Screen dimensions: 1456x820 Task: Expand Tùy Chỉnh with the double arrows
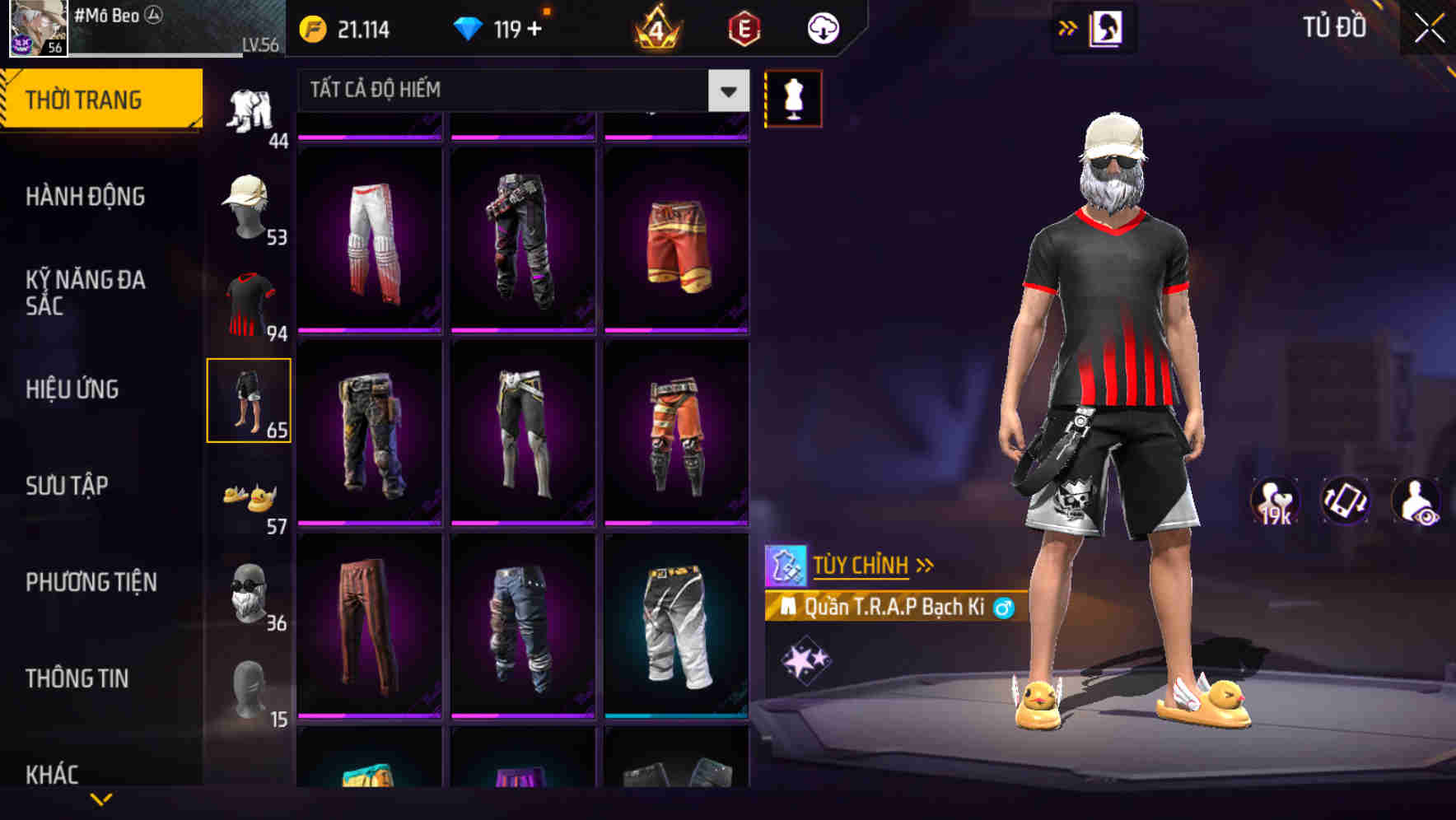[x=924, y=564]
